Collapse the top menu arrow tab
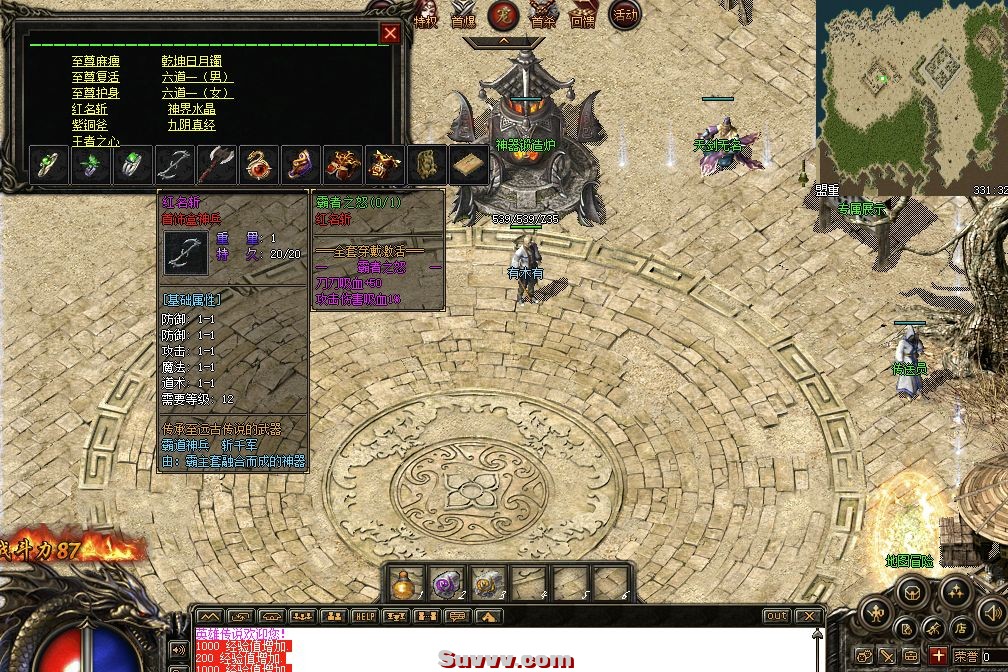1008x672 pixels. (x=503, y=42)
